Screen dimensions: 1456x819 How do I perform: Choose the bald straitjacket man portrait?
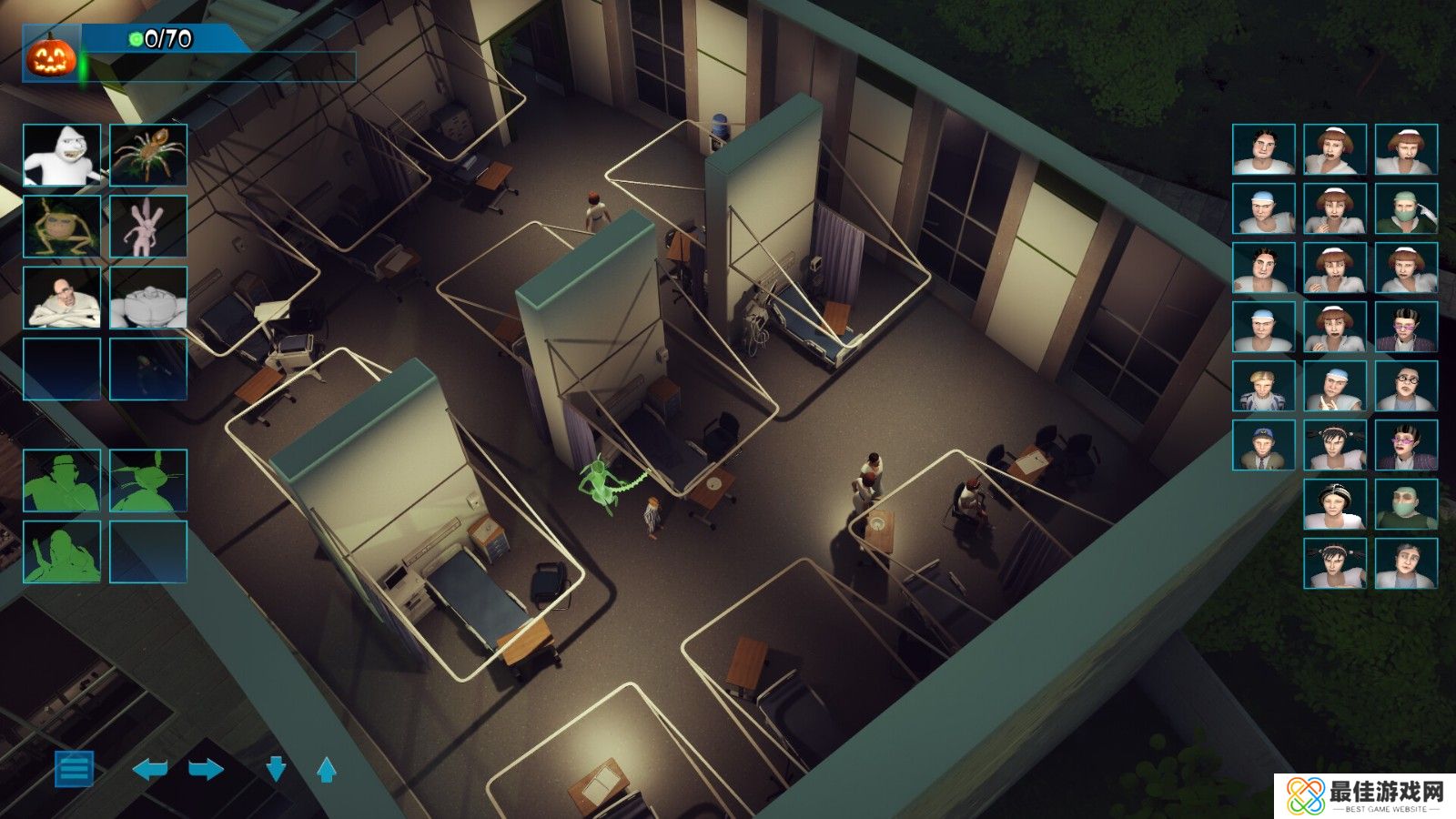61,298
